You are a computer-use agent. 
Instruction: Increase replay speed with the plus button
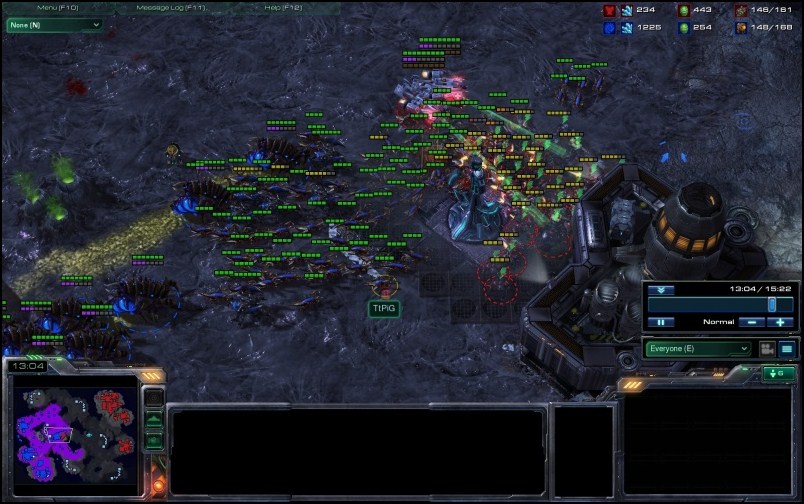pyautogui.click(x=781, y=322)
